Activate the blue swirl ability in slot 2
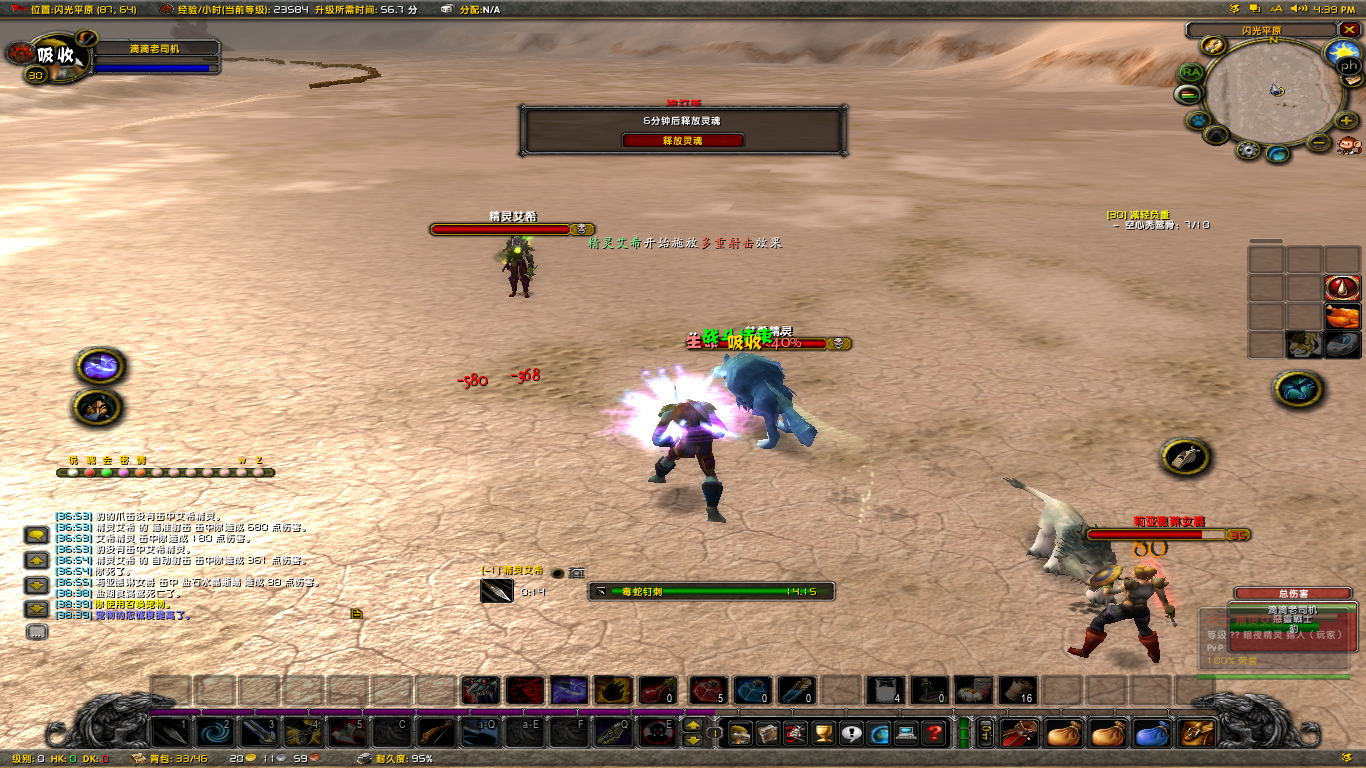The image size is (1366, 768). point(214,733)
